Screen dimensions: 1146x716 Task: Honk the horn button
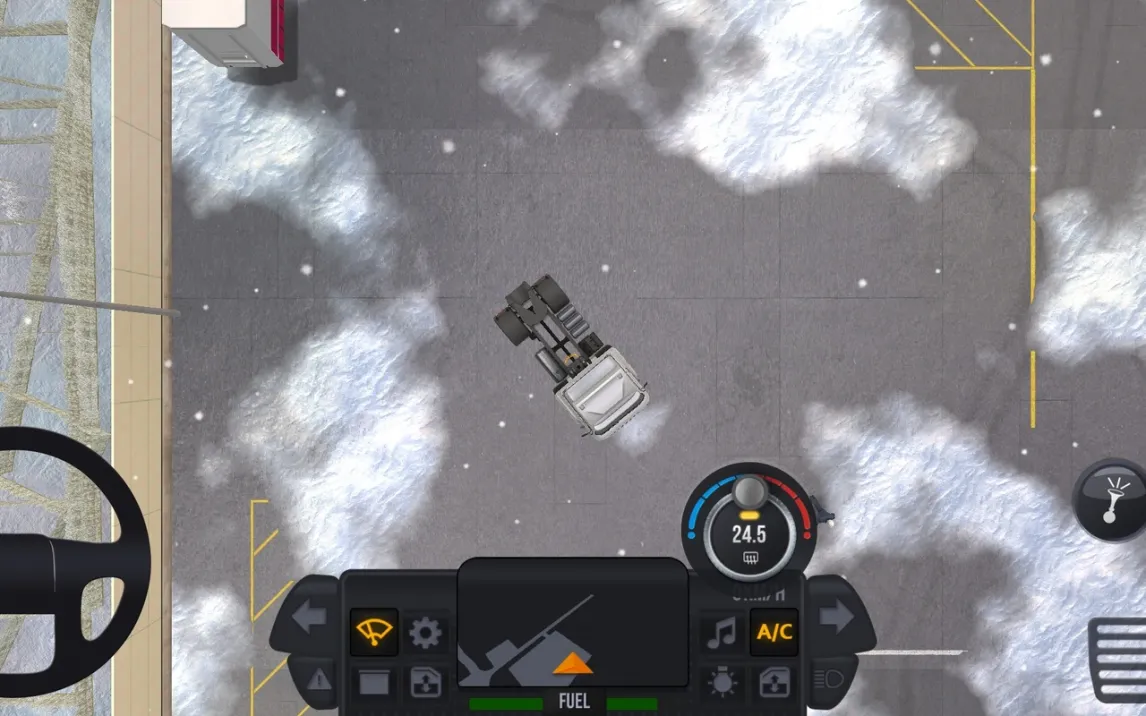click(1109, 499)
